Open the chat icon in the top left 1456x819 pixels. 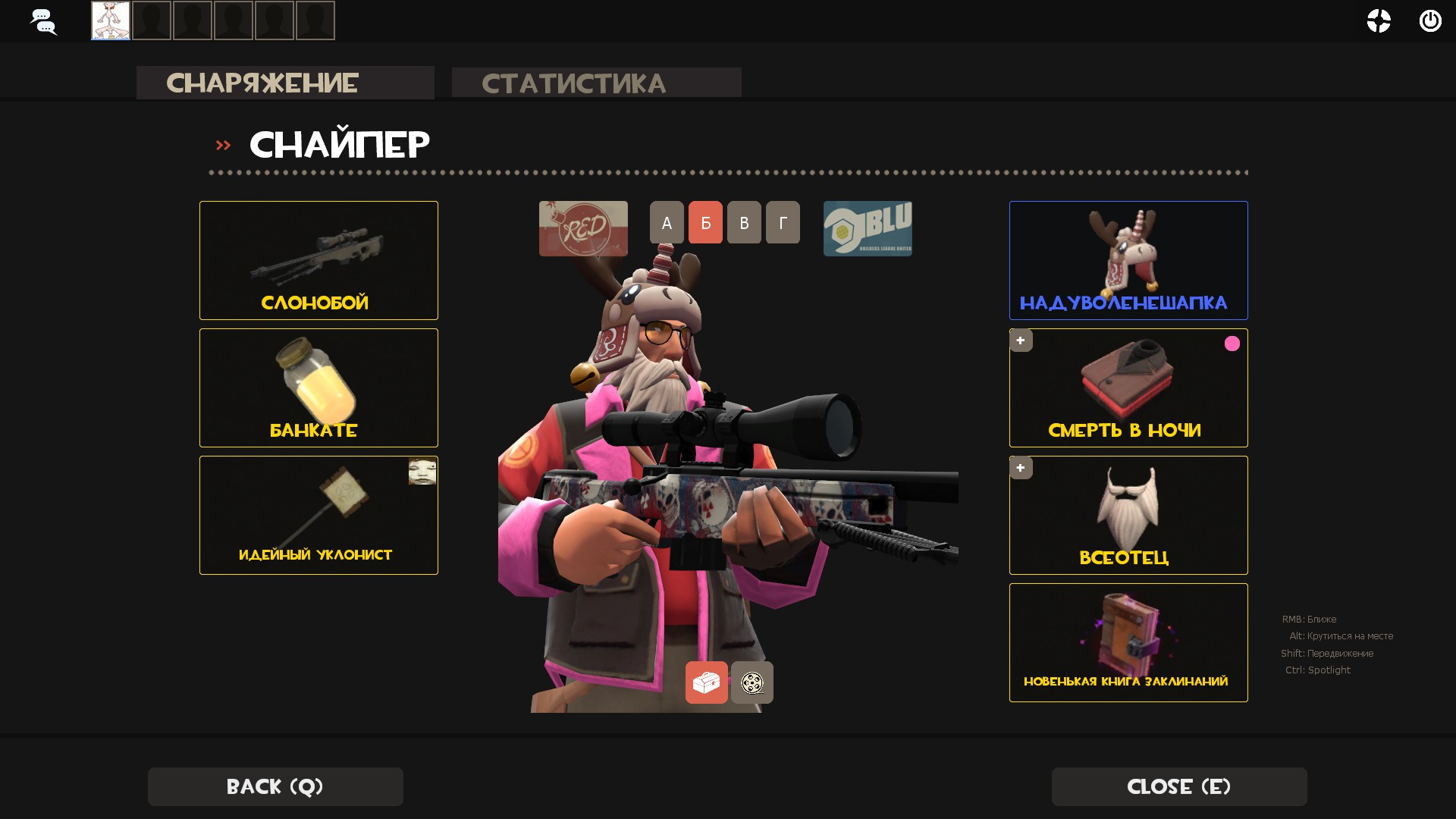pyautogui.click(x=43, y=20)
